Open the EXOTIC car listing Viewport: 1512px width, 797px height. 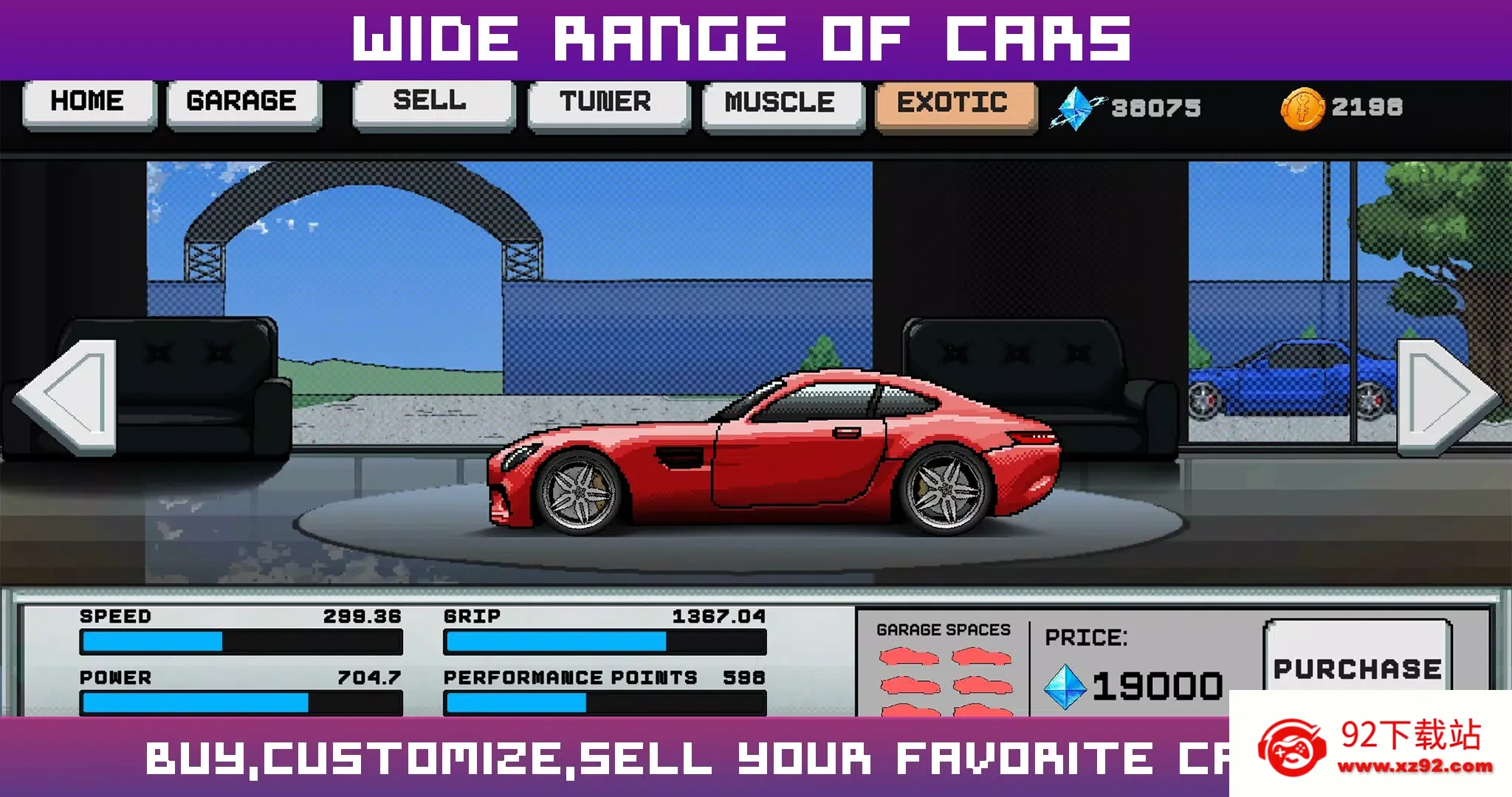coord(952,104)
